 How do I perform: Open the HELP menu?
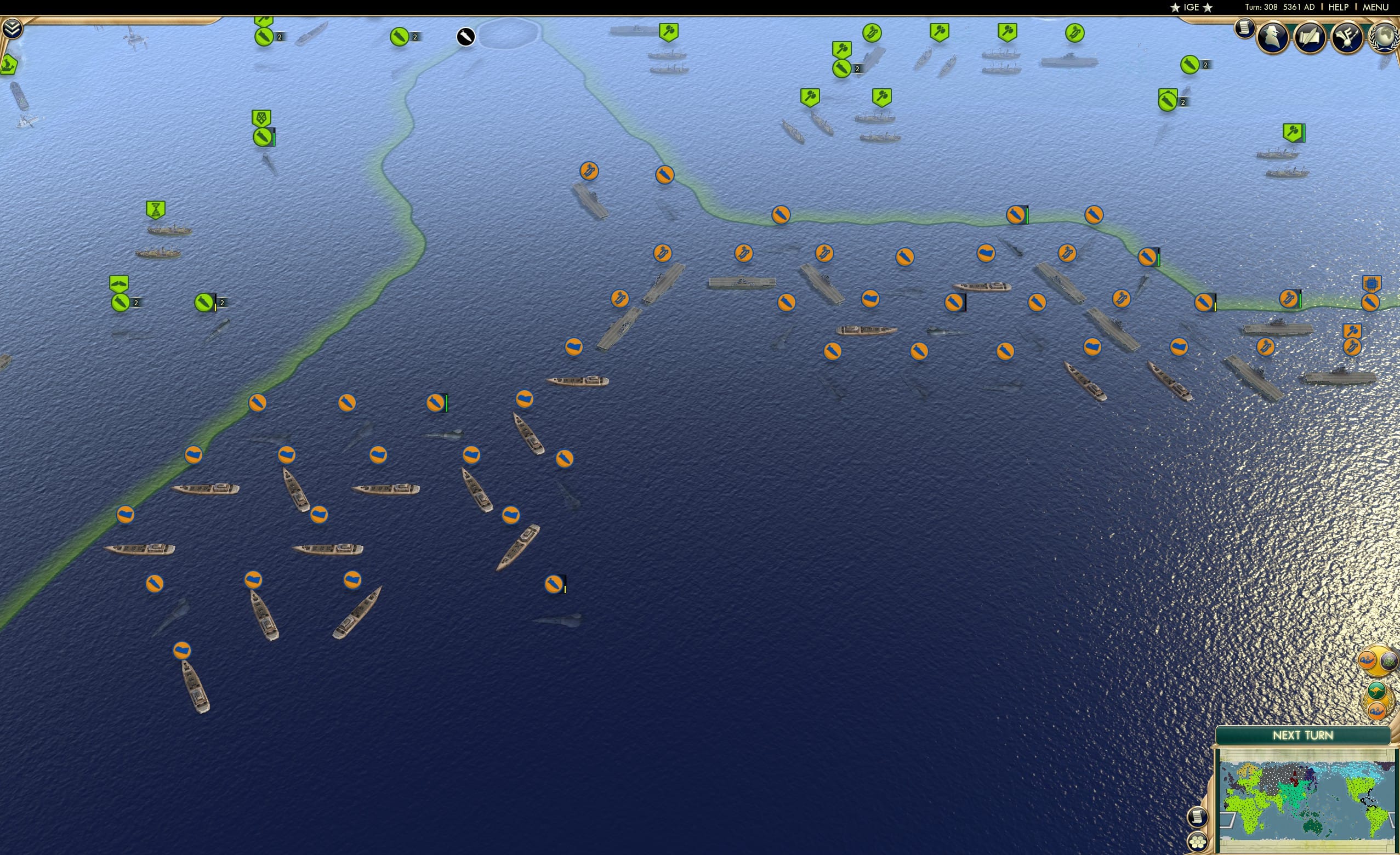[x=1338, y=7]
